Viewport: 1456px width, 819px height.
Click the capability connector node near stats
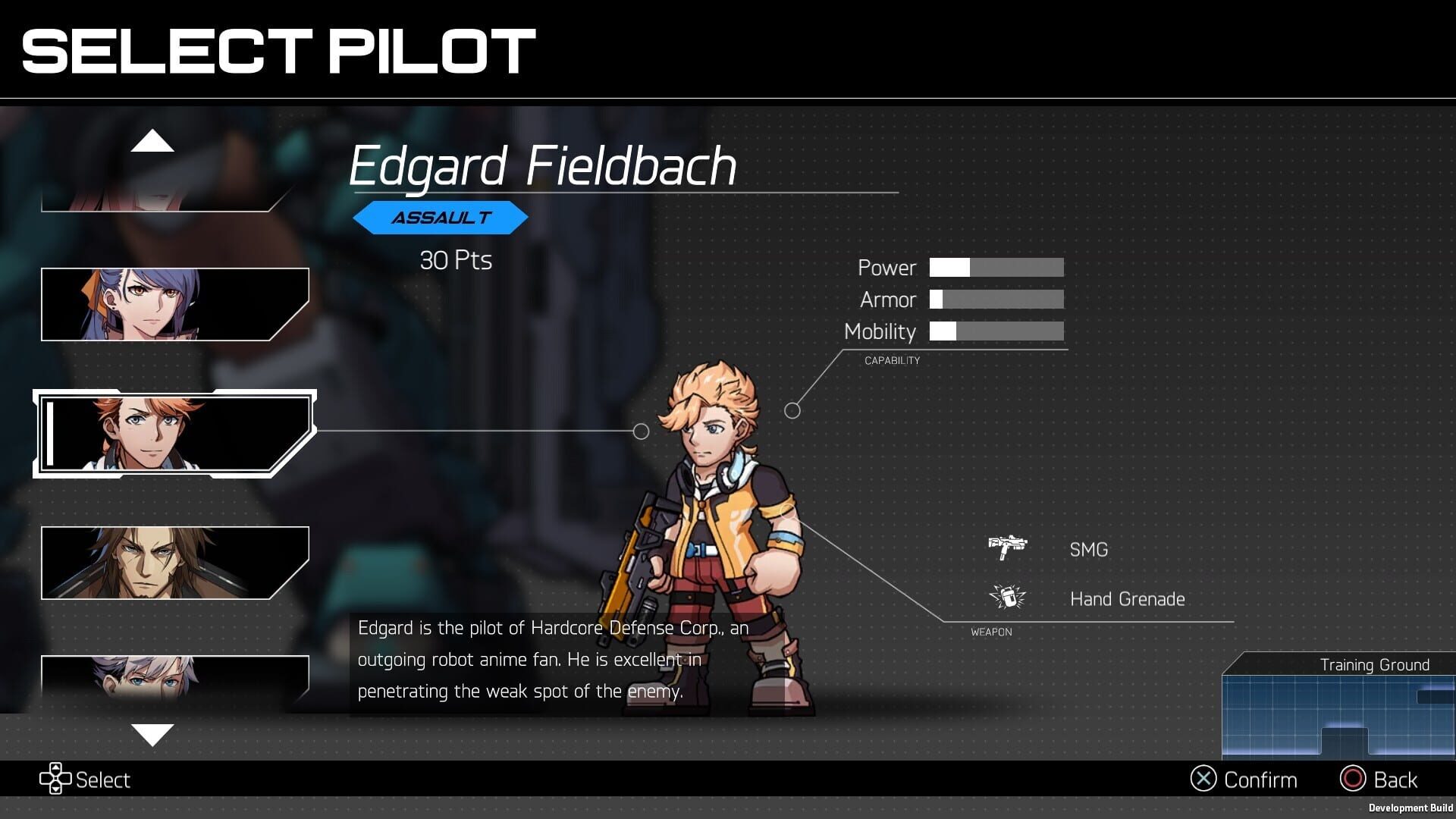tap(793, 410)
